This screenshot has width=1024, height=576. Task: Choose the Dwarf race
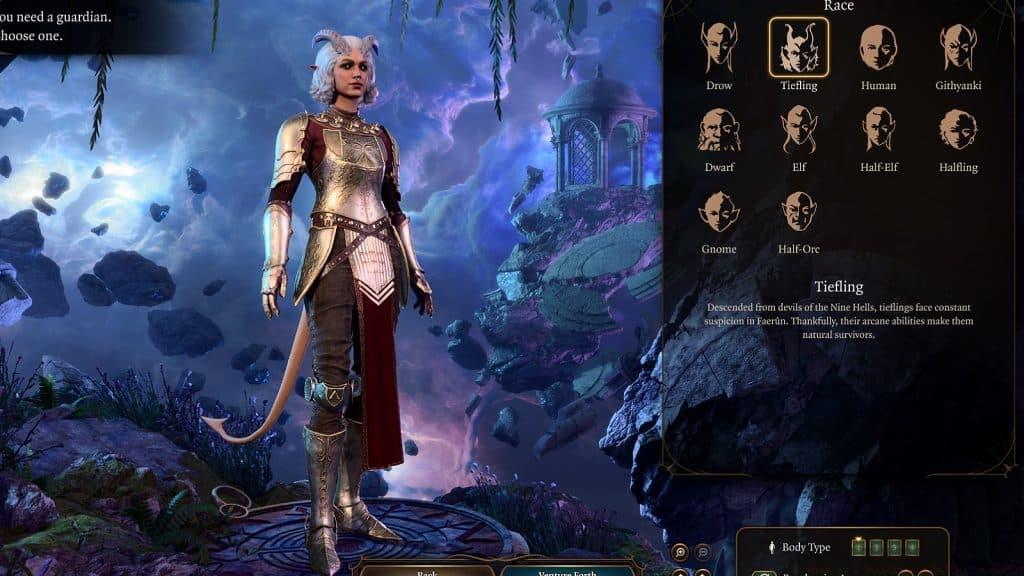pyautogui.click(x=719, y=130)
